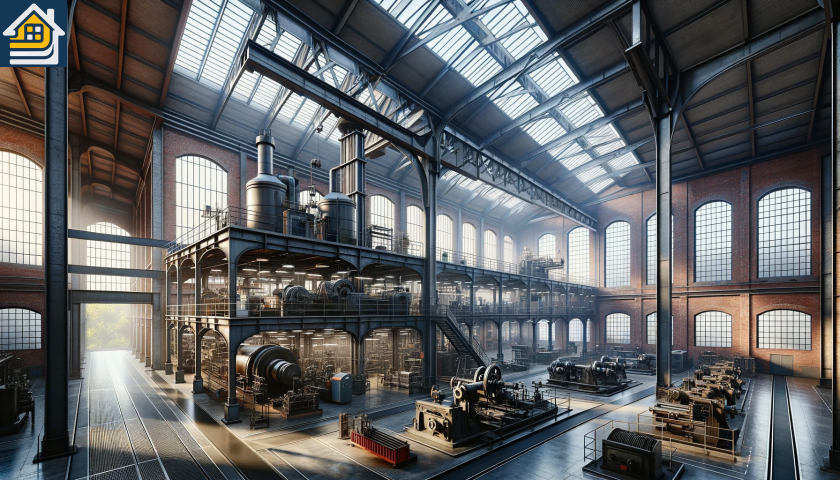Click the yellow house icon

[x=33, y=33]
